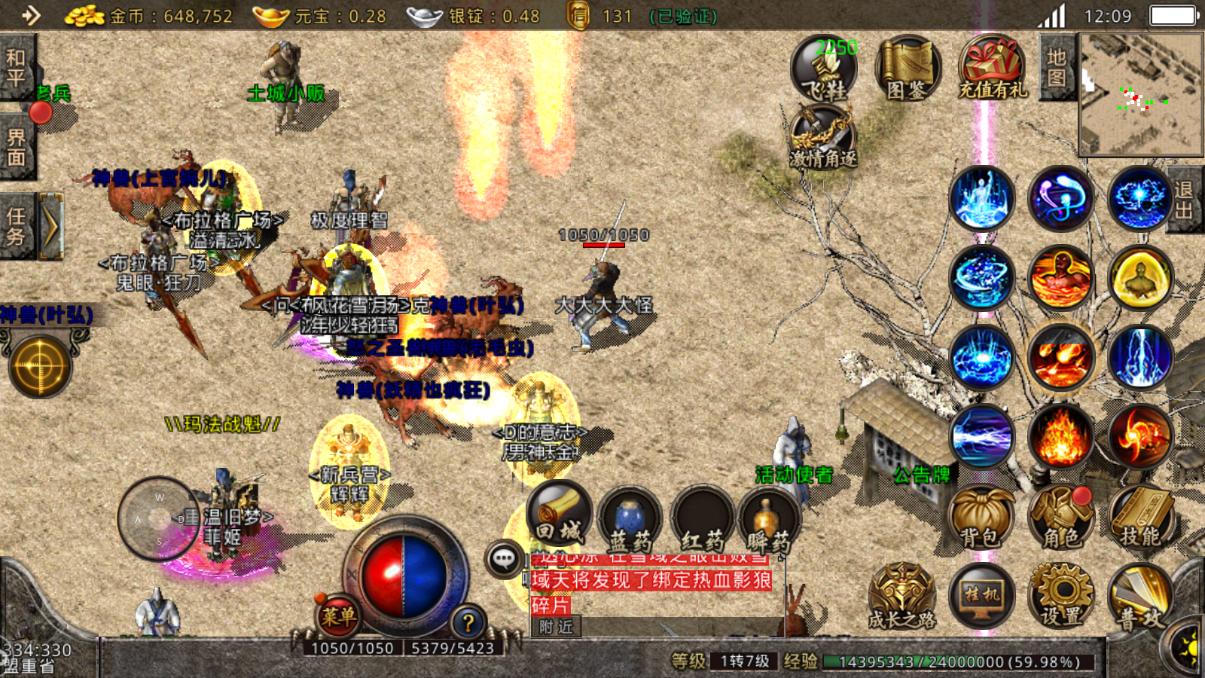1205x678 pixels.
Task: Claim the 充值有礼 recharge gift
Action: coord(992,68)
